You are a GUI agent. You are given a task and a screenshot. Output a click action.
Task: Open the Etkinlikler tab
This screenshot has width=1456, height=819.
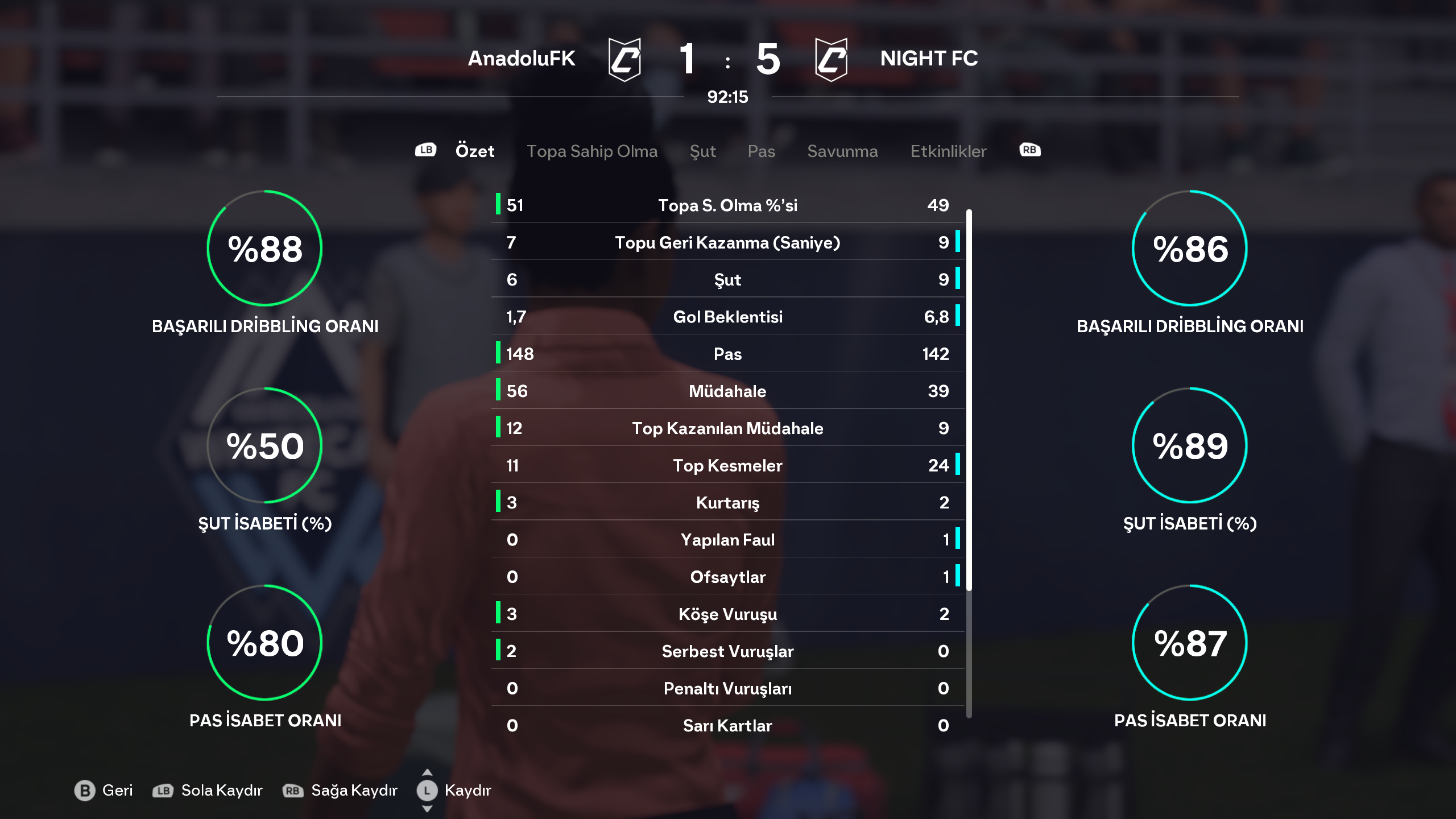click(x=948, y=151)
